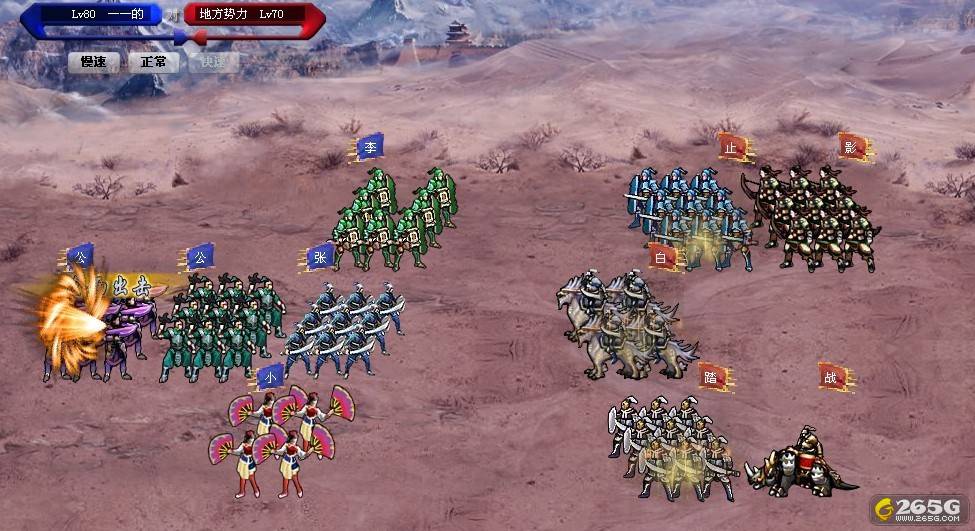Viewport: 975px width, 531px height.
Task: Set battle playback to slow speed (慢速)
Action: [94, 62]
